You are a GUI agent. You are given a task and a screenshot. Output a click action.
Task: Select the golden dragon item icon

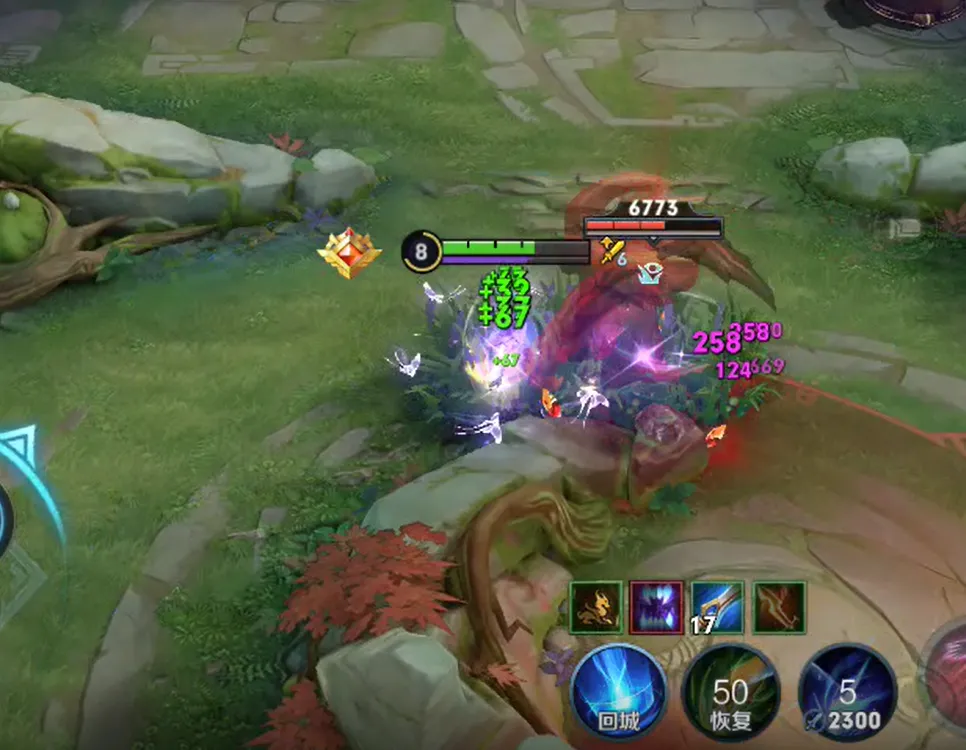[x=595, y=608]
